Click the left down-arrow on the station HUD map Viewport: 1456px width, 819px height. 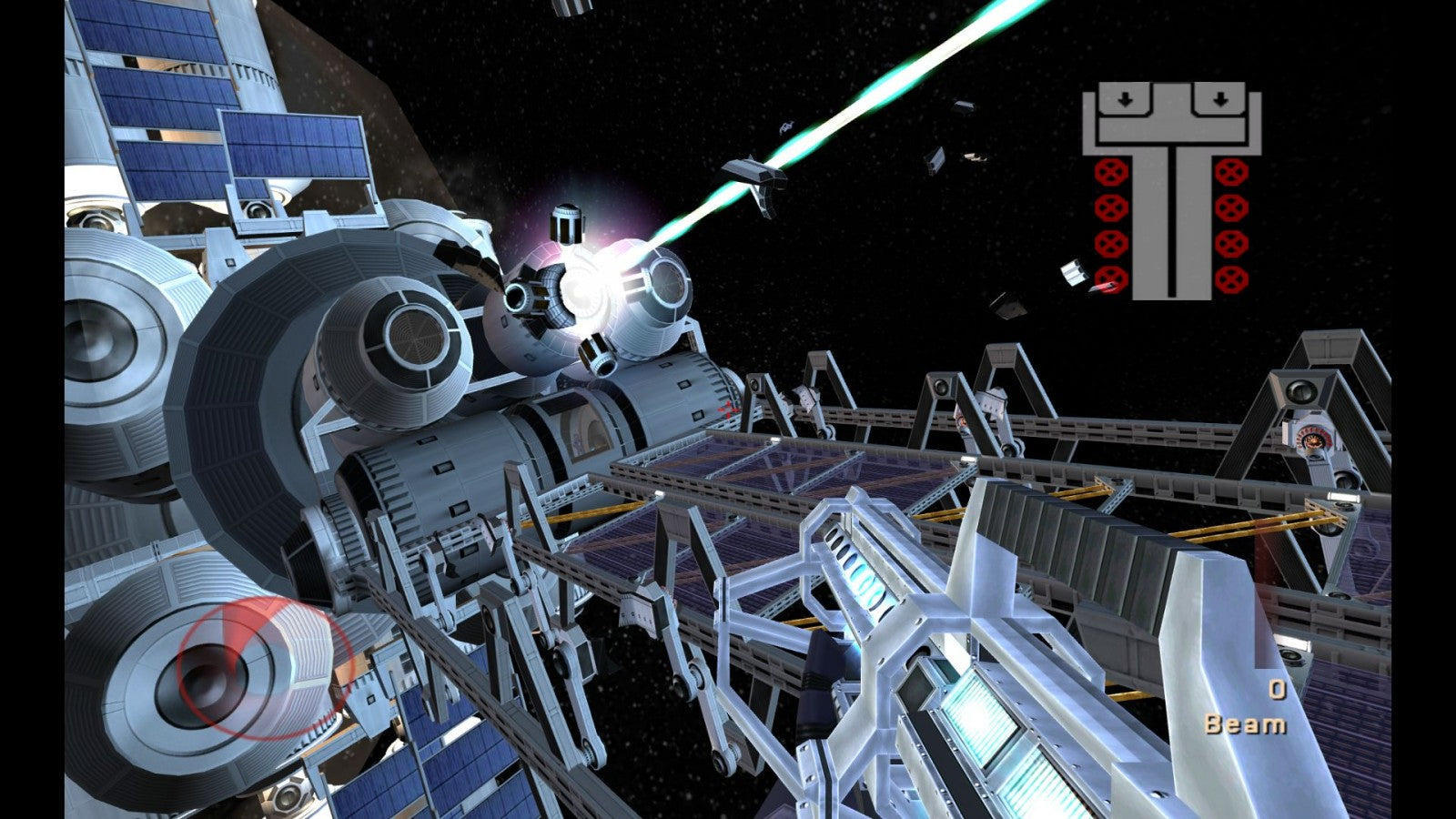click(1125, 98)
